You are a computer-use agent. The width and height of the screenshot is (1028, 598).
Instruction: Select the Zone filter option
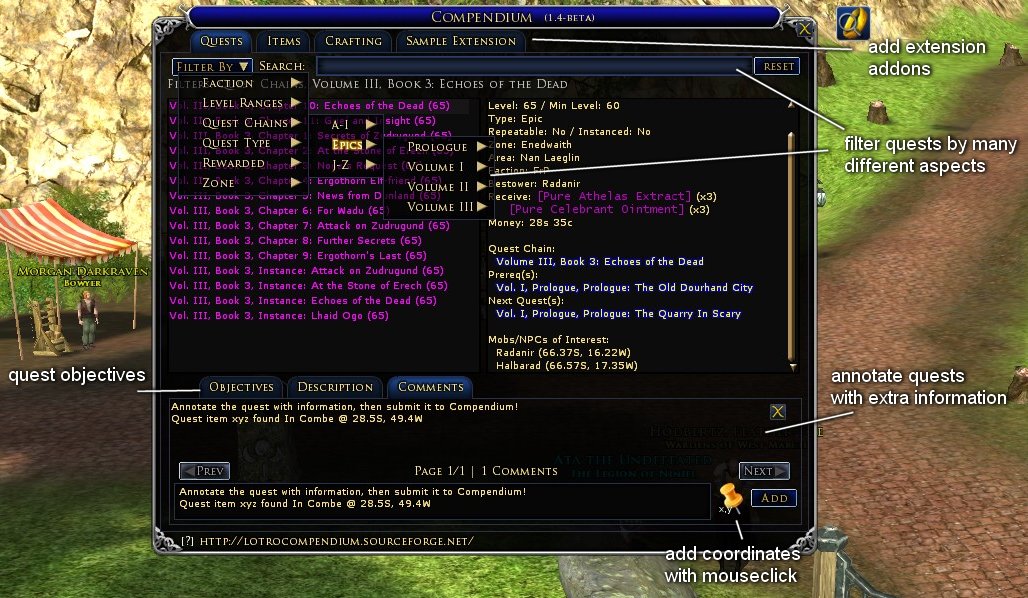tap(219, 183)
